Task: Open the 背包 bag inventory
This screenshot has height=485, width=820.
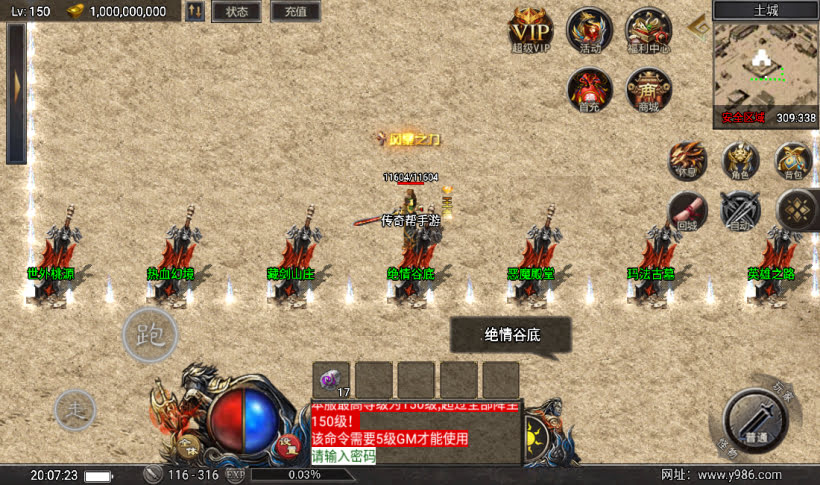Action: (793, 160)
